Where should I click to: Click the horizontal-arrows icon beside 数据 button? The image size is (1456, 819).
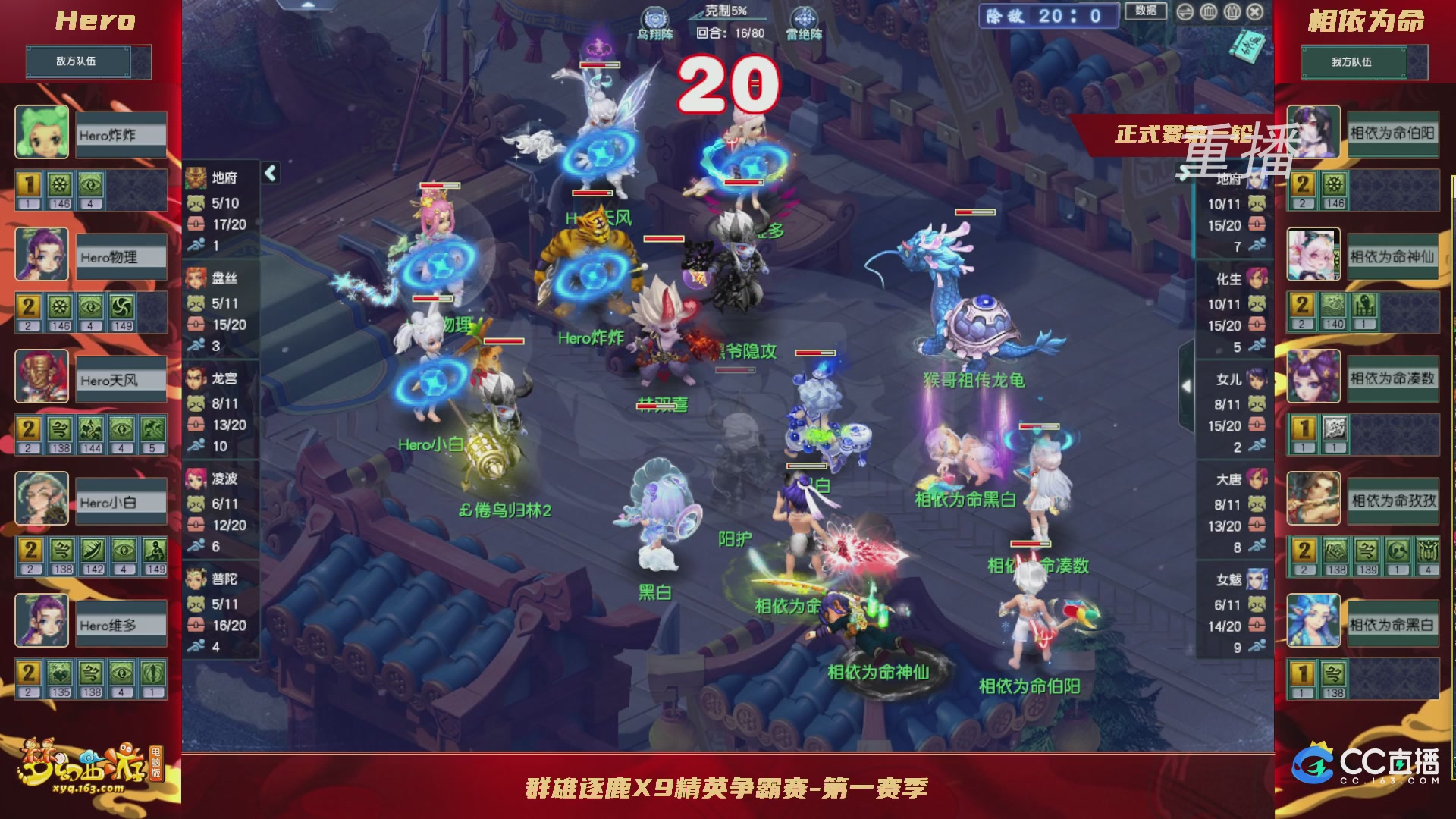(x=1185, y=12)
